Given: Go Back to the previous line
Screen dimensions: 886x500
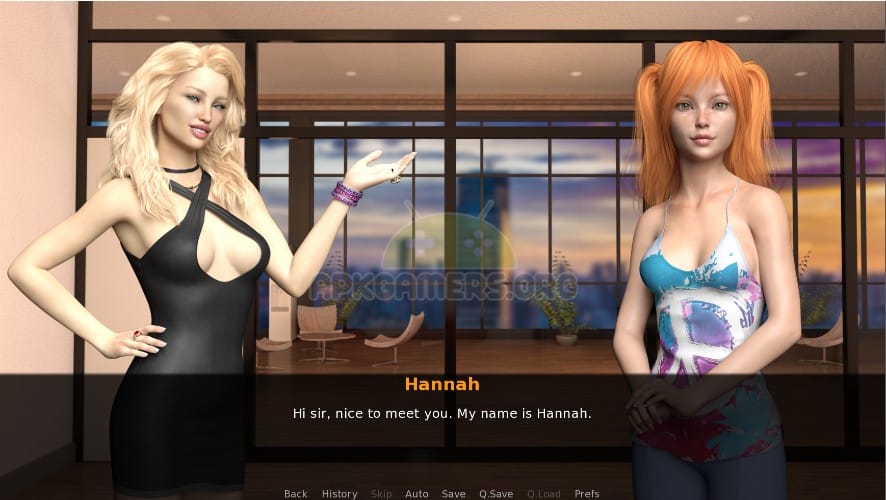Looking at the screenshot, I should pyautogui.click(x=295, y=494).
